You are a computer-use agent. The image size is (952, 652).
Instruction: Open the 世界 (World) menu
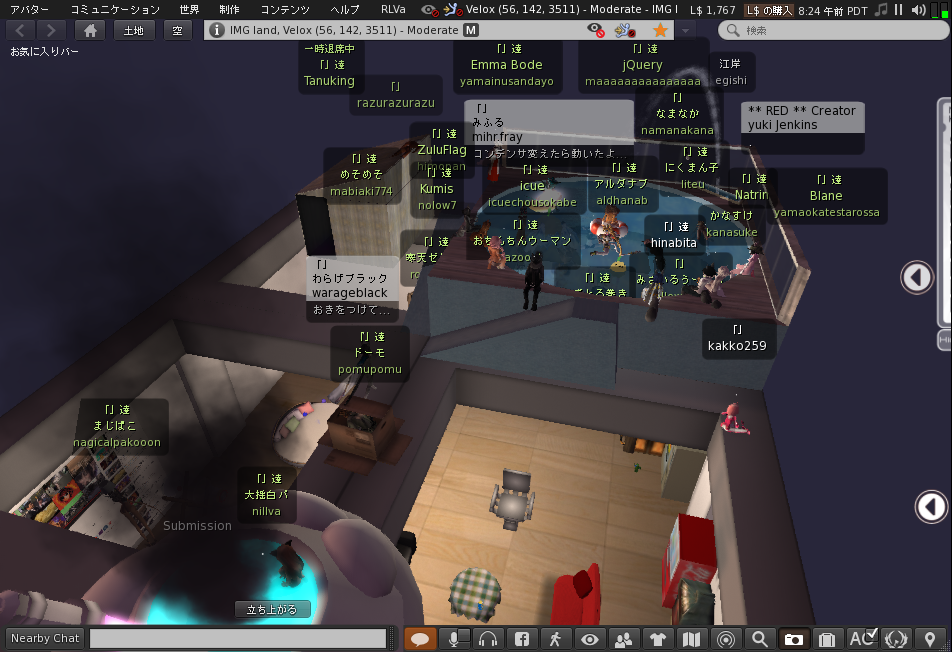point(189,9)
